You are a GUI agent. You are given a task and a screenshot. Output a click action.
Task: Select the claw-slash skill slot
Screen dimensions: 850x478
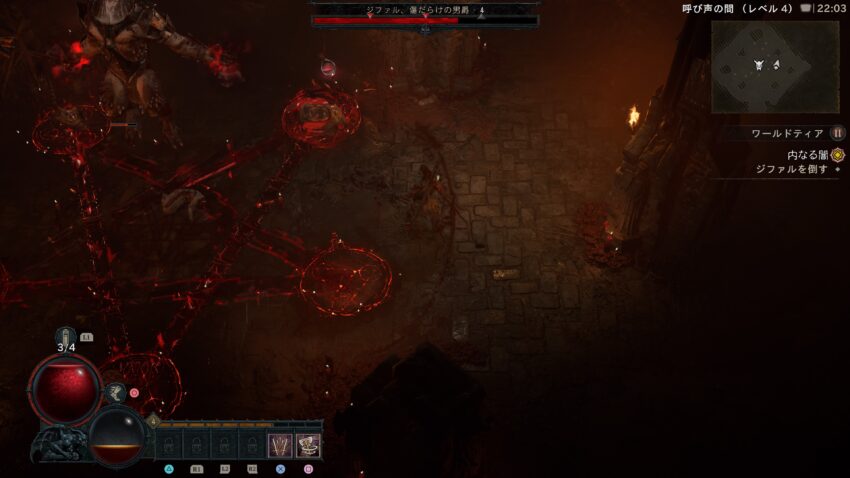click(280, 445)
